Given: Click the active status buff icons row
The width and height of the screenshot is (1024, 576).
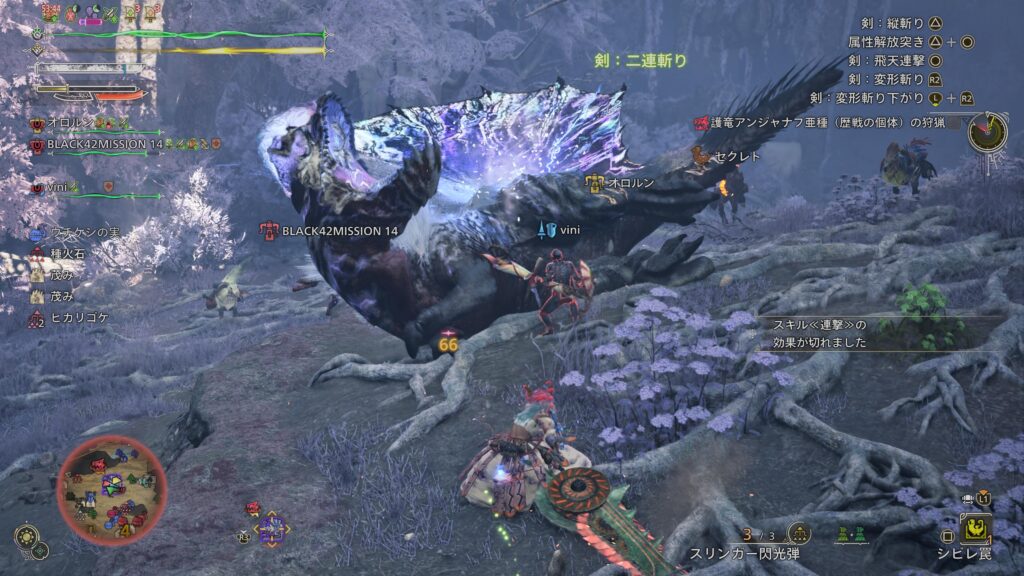Looking at the screenshot, I should [100, 14].
